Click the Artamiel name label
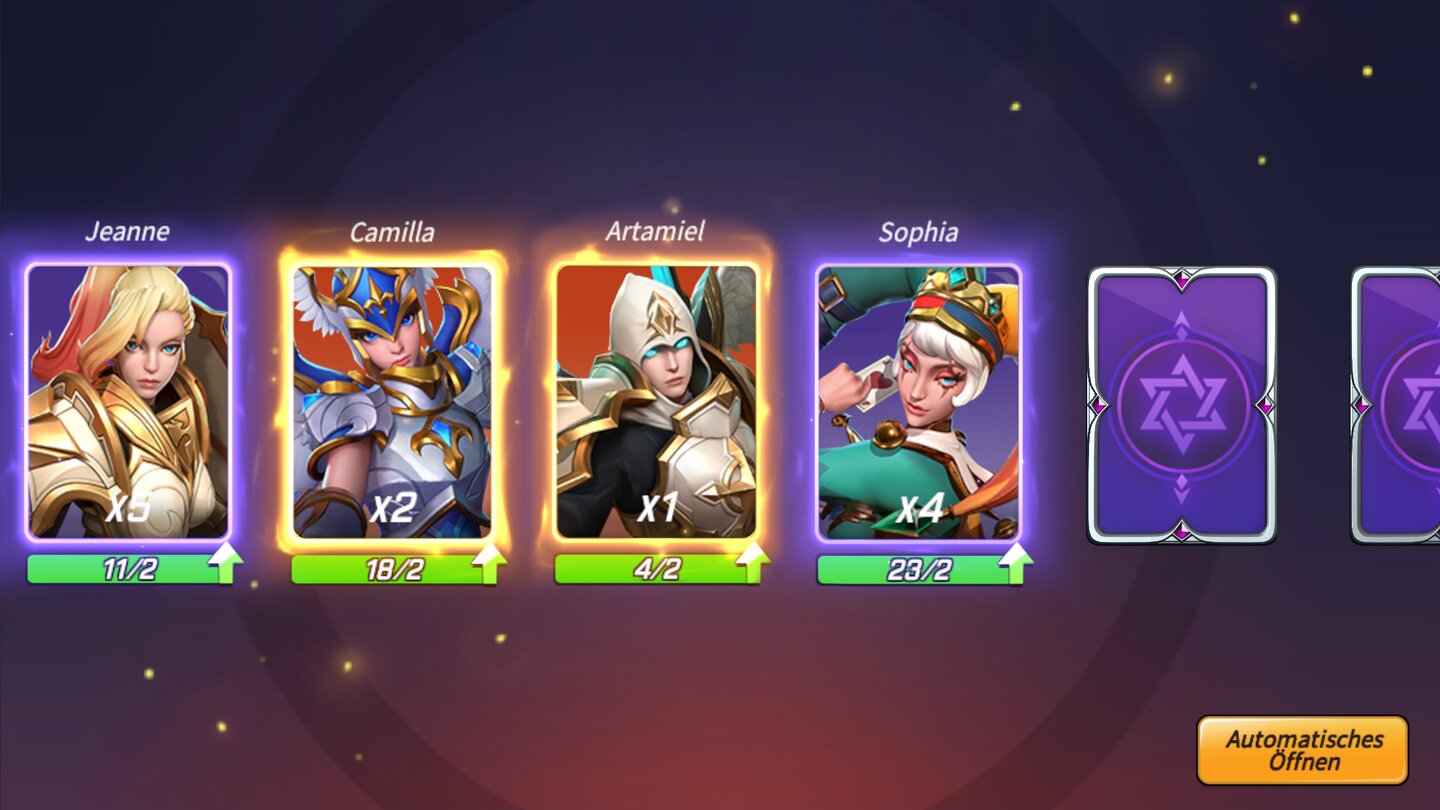The image size is (1440, 810). click(x=653, y=231)
